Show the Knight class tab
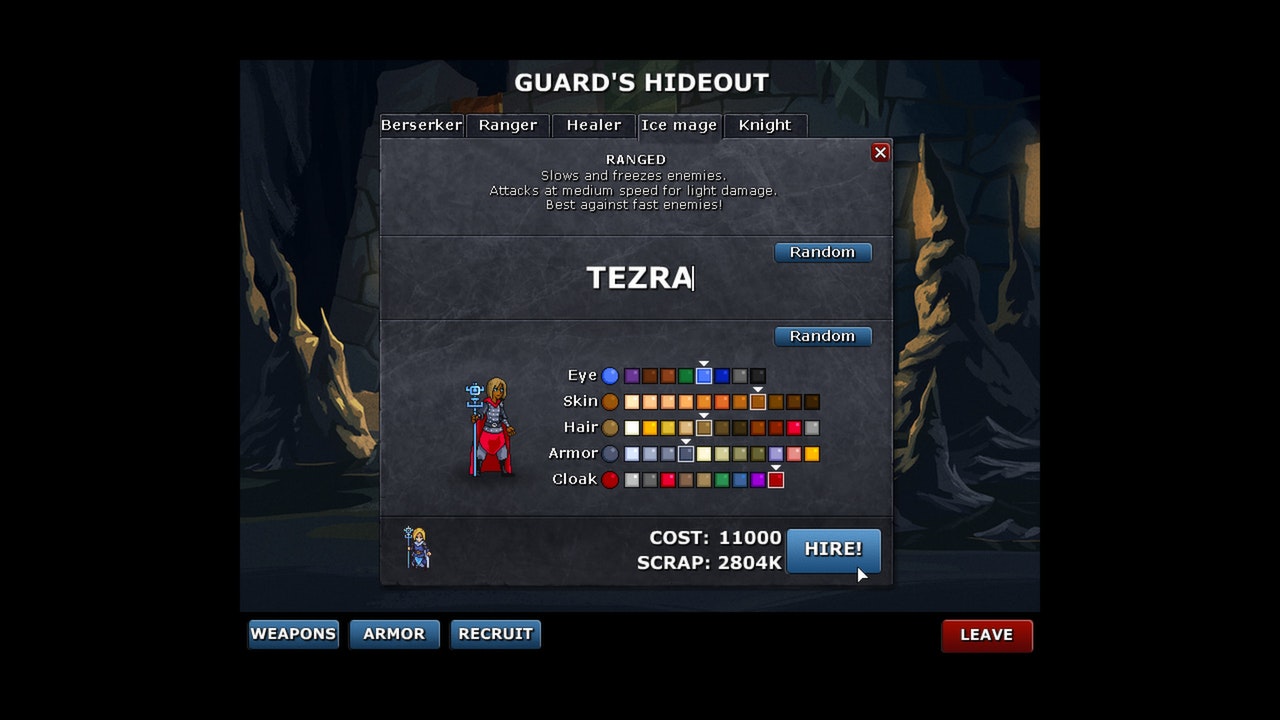The image size is (1280, 720). coord(765,125)
